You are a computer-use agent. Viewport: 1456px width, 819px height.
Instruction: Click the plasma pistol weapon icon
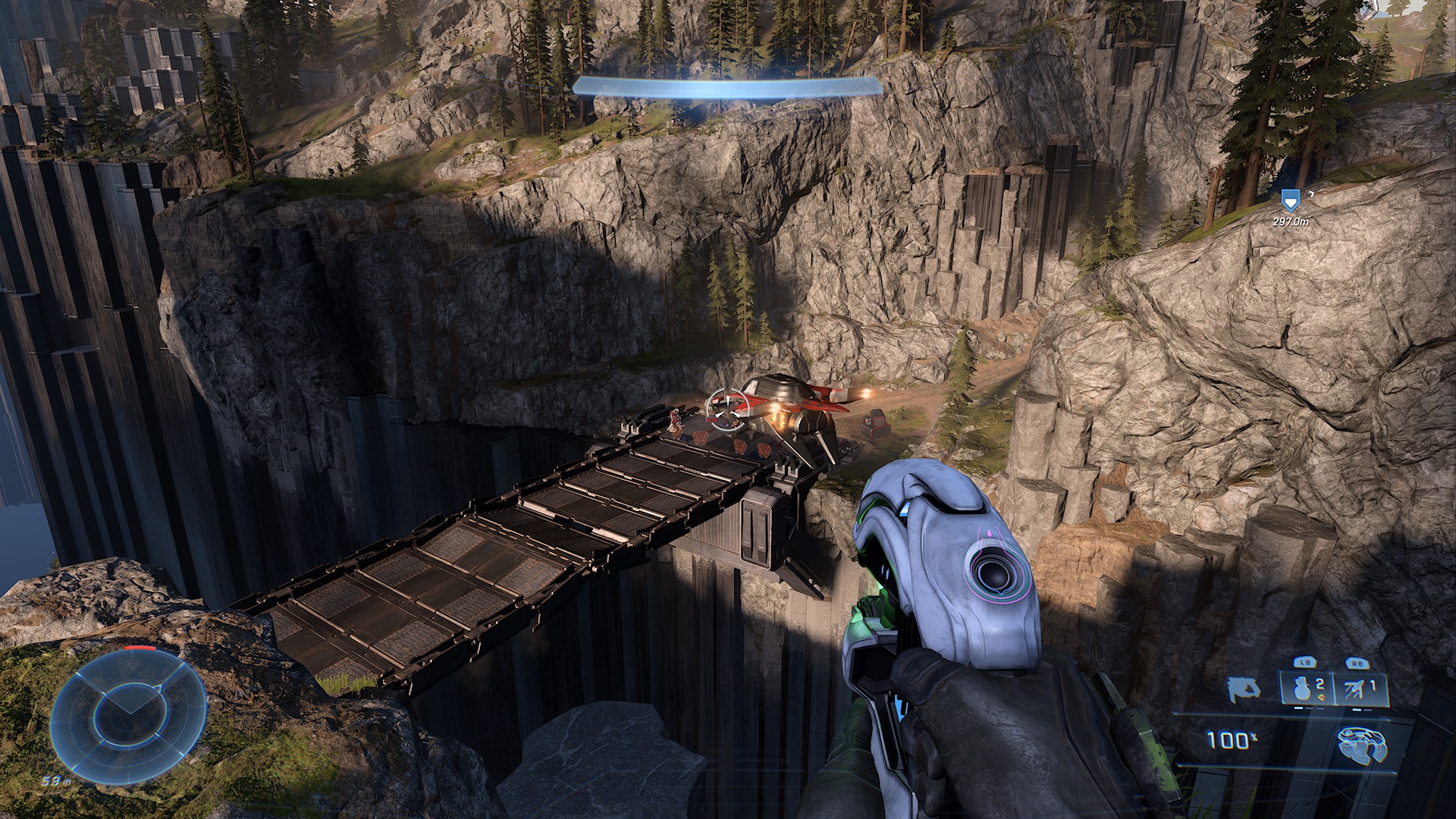pos(1364,745)
